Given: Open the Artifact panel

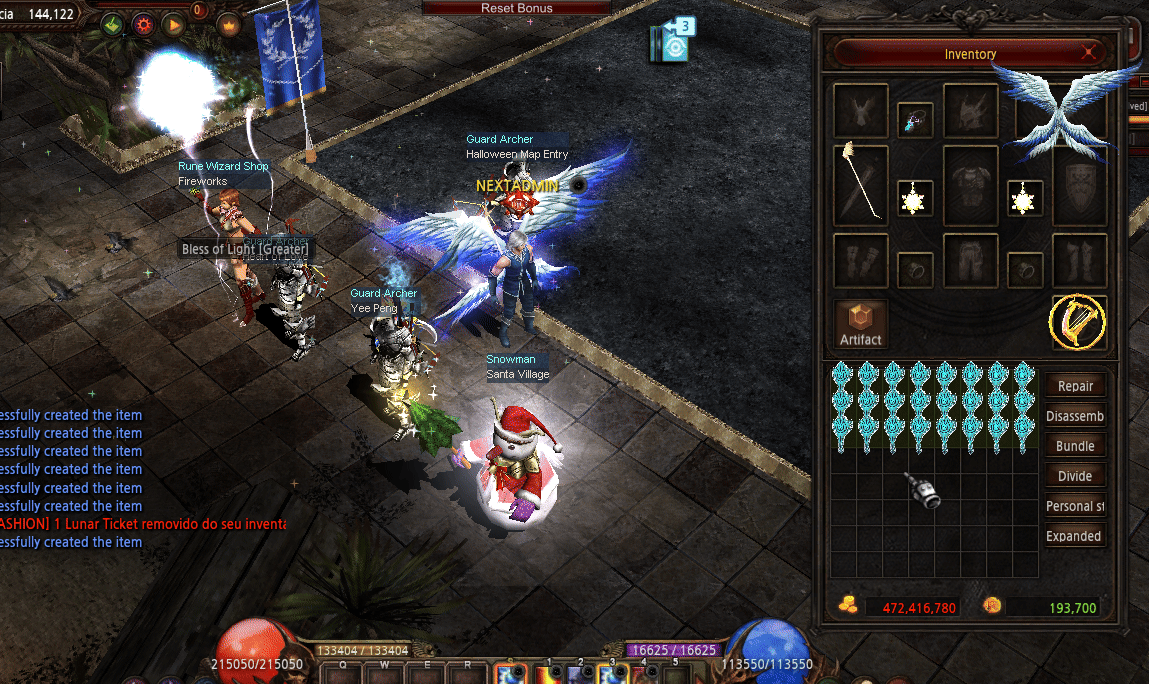Looking at the screenshot, I should [860, 324].
